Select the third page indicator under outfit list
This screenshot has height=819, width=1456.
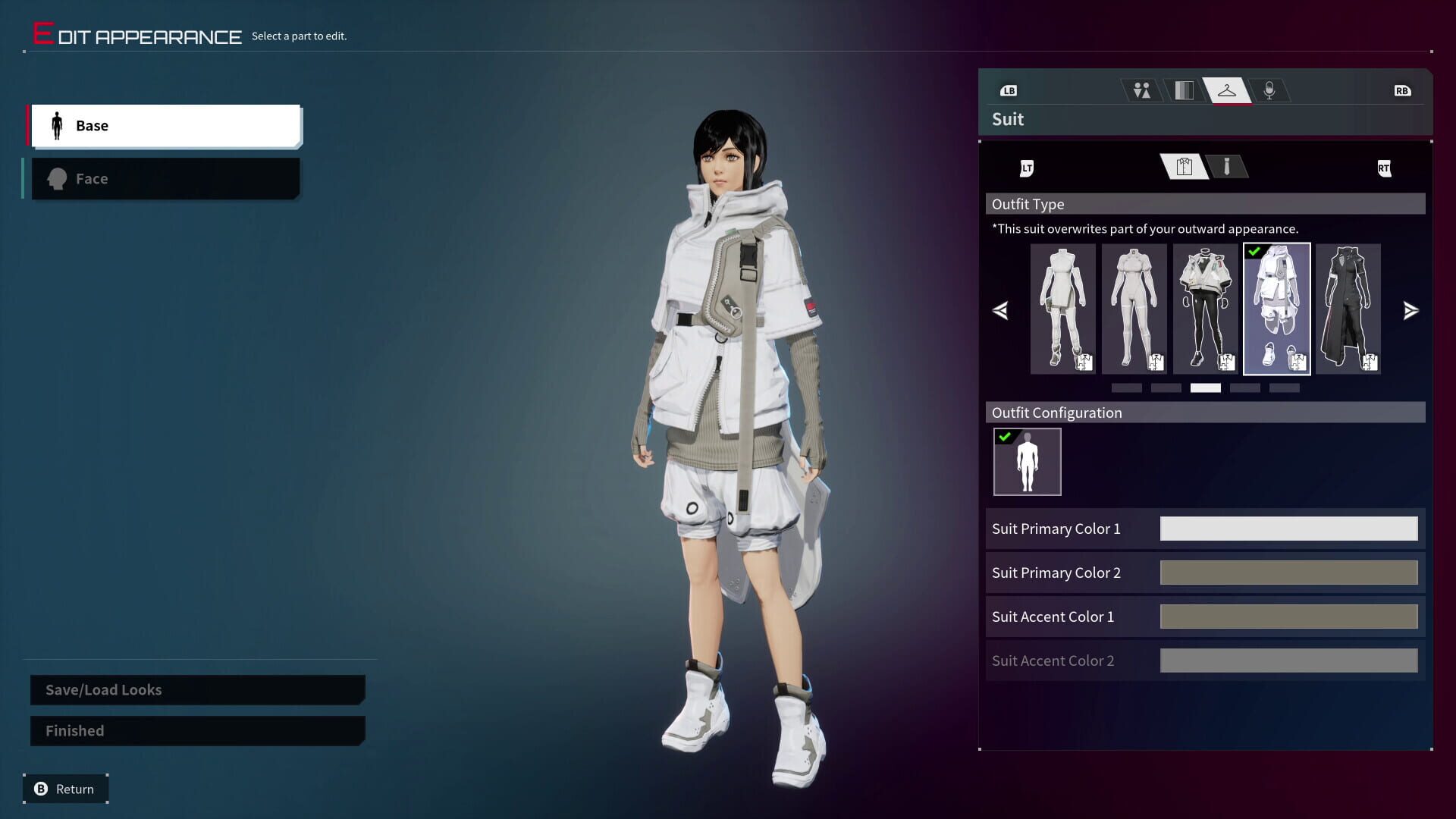(x=1204, y=388)
